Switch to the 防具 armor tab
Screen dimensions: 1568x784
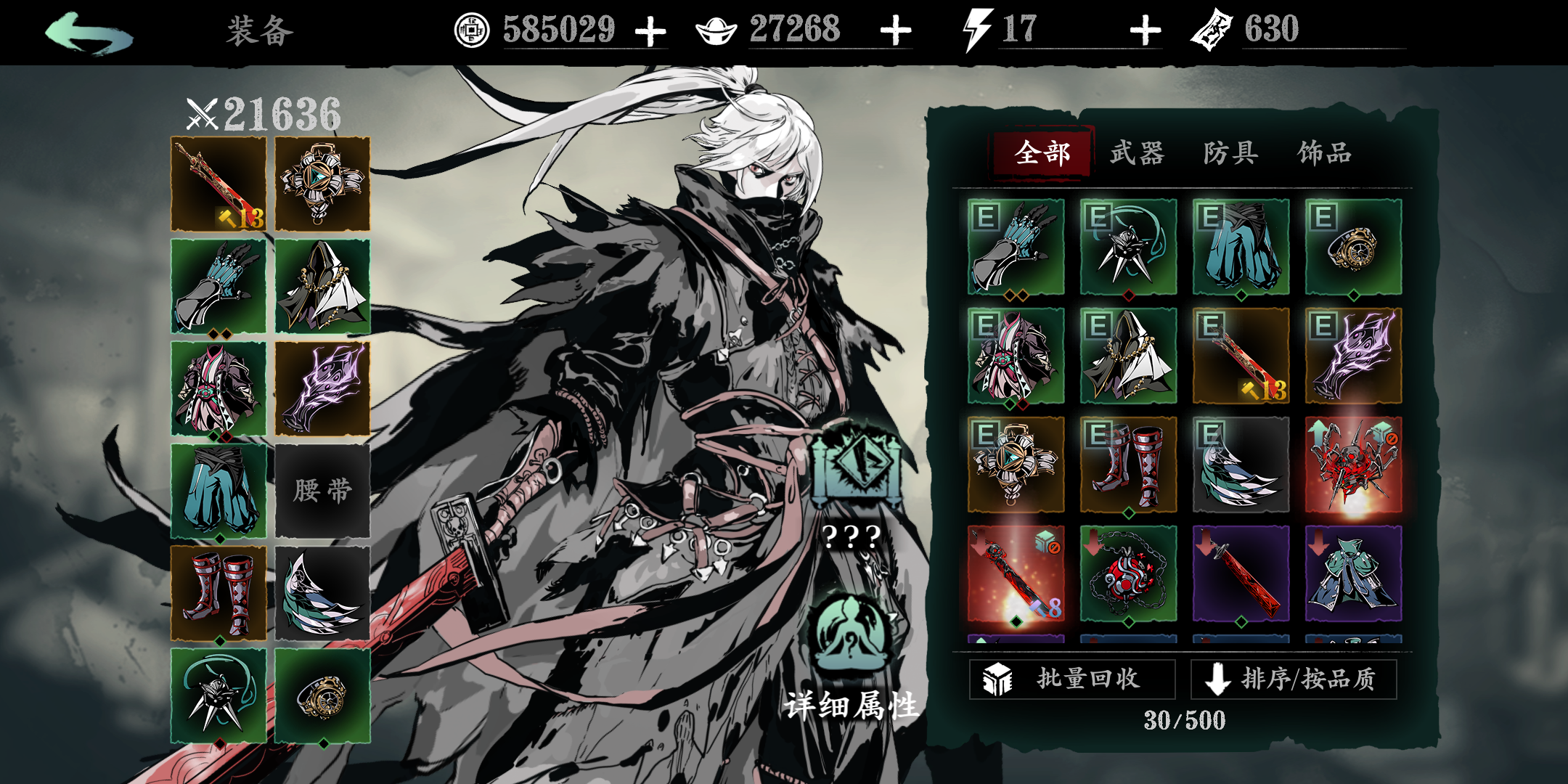pyautogui.click(x=1230, y=153)
